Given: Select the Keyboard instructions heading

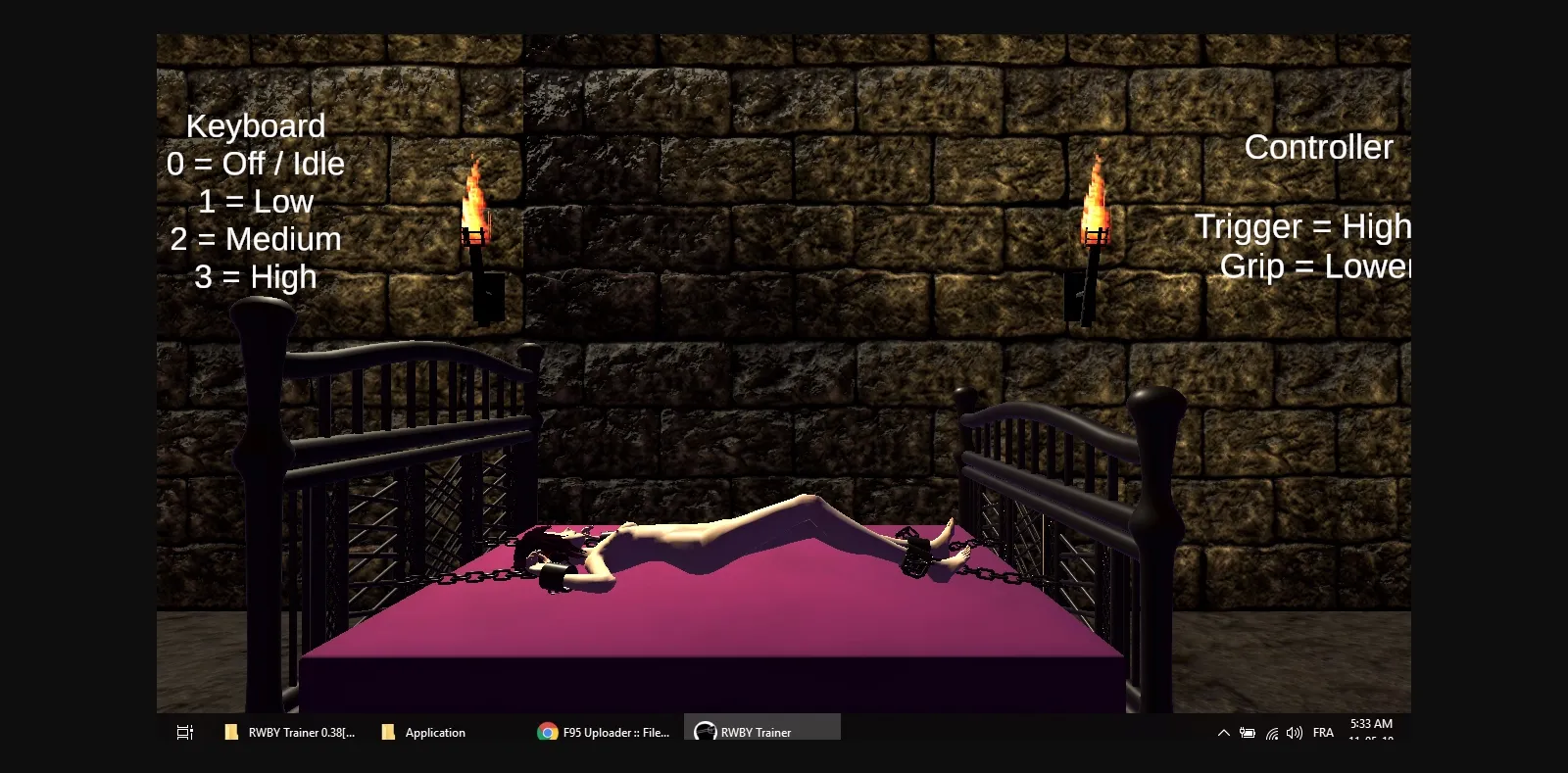Looking at the screenshot, I should coord(257,125).
